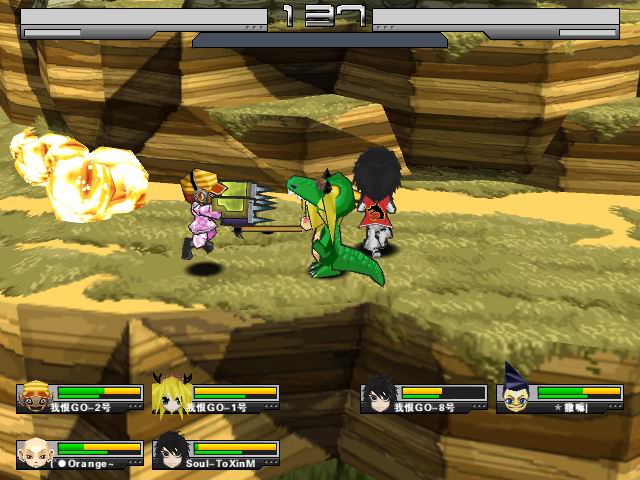Click the blonde 我恨GO-1号 portrait
640x480 pixels.
[x=170, y=395]
